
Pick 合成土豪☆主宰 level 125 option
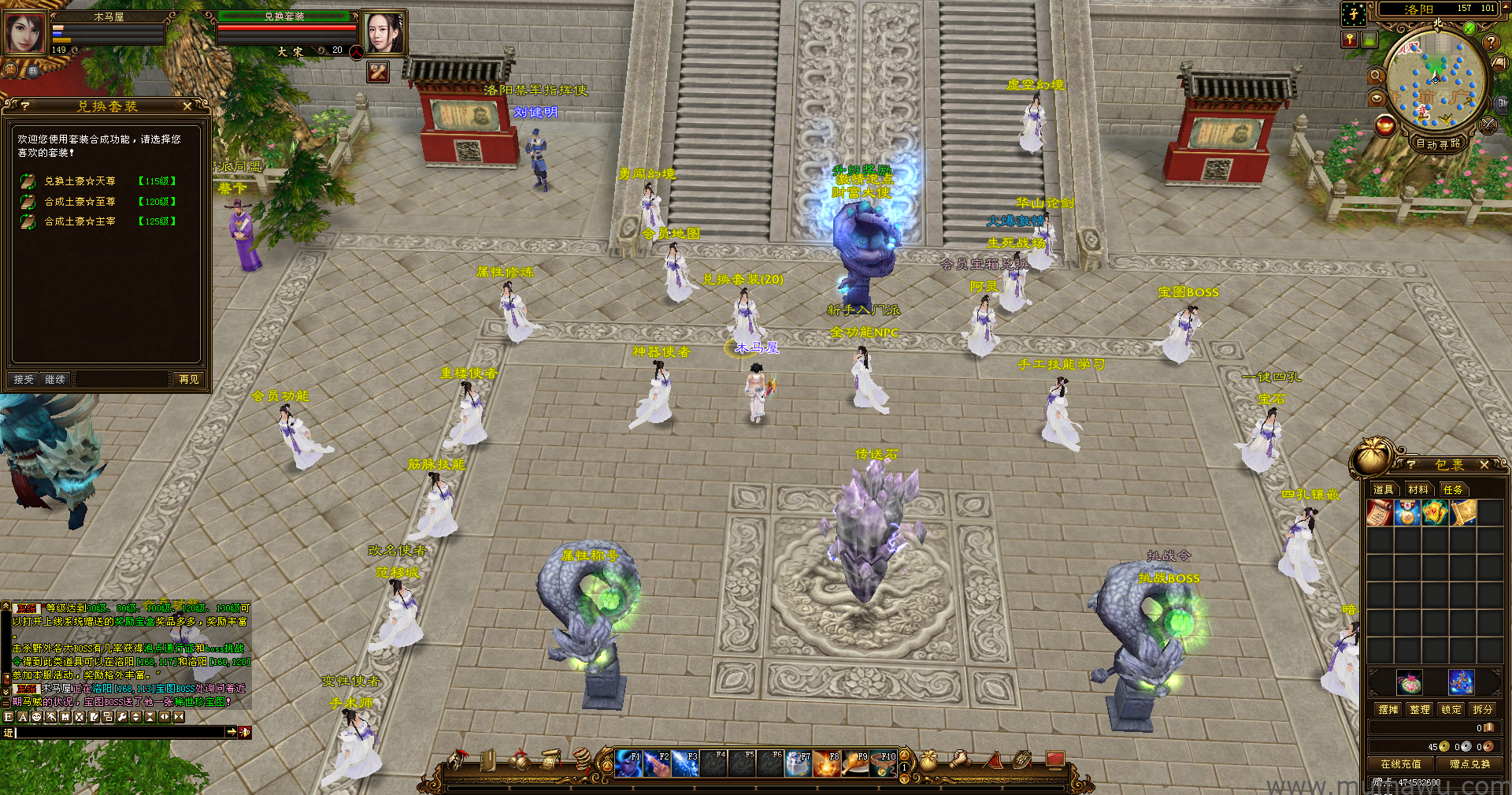pos(80,221)
